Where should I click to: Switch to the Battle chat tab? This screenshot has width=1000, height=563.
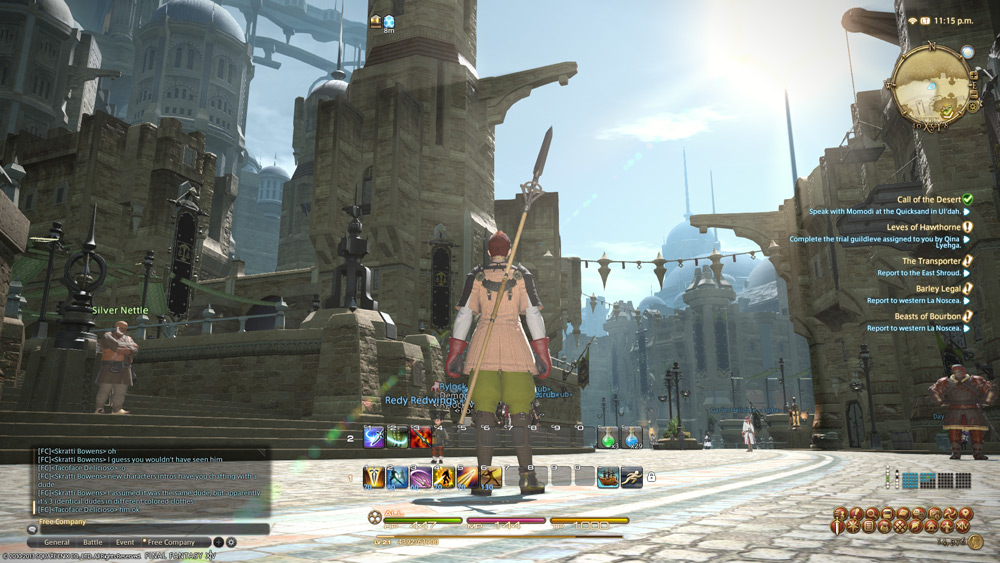tap(92, 542)
